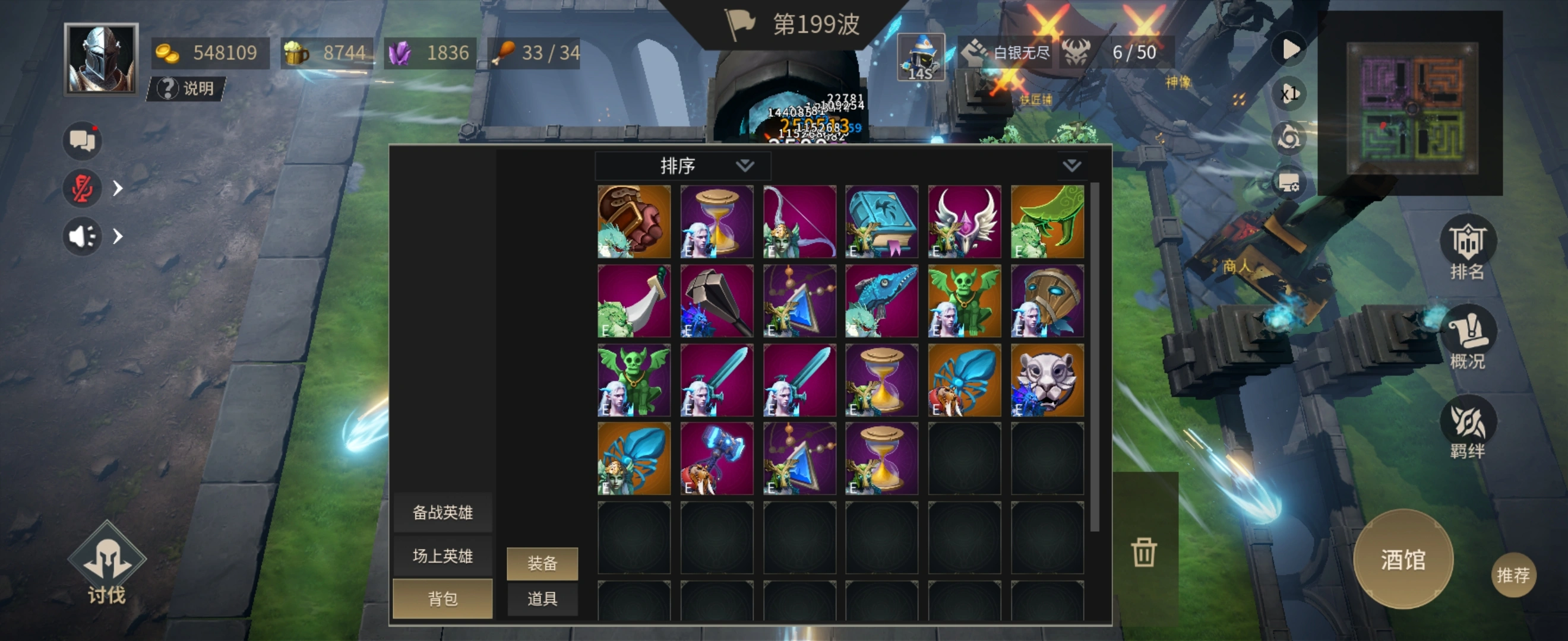This screenshot has height=641, width=1568.
Task: Toggle the muted microphone
Action: pos(82,188)
